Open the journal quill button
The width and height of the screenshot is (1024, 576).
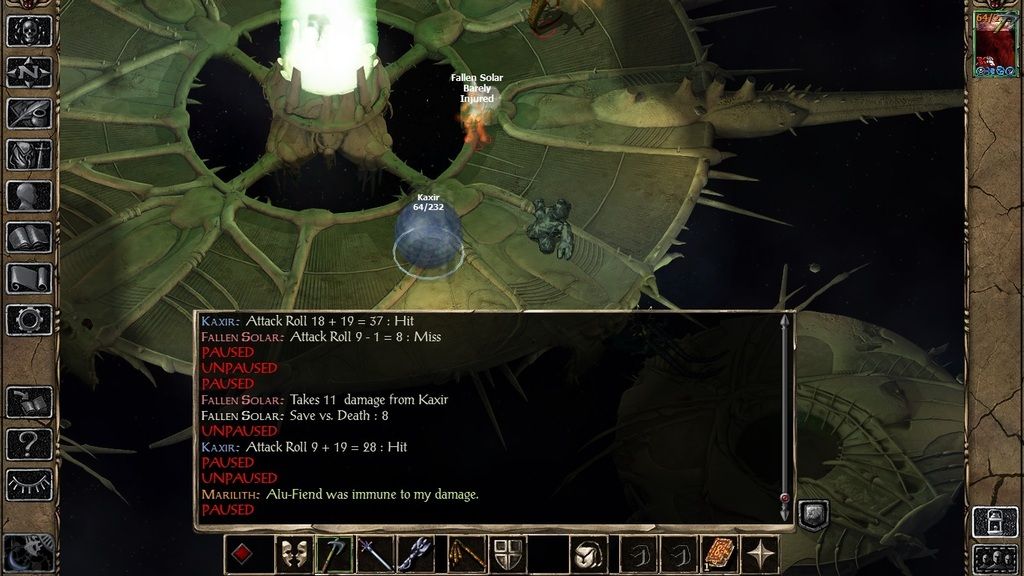[29, 113]
